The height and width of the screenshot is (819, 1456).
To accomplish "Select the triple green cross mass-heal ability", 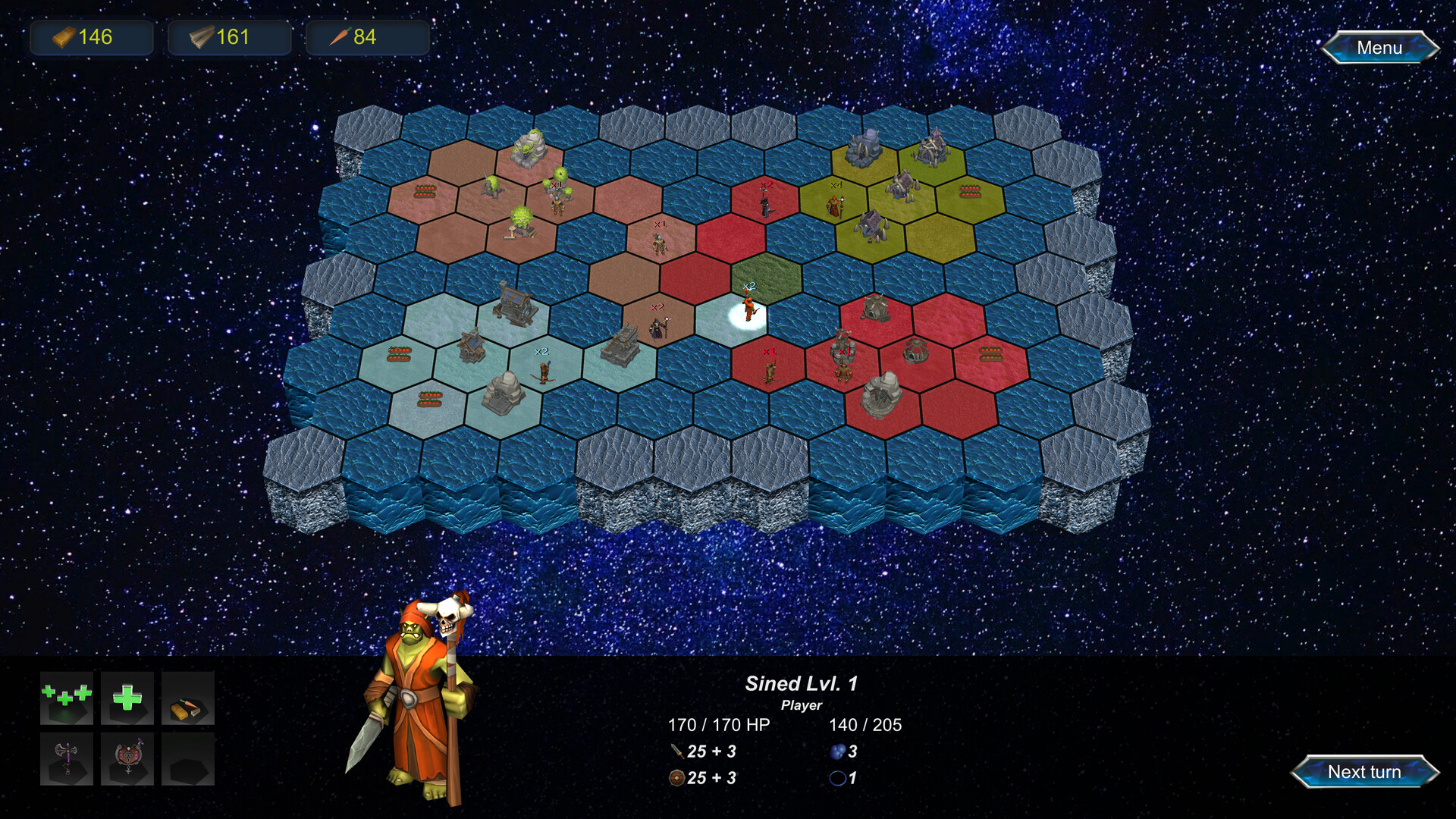I will [66, 699].
